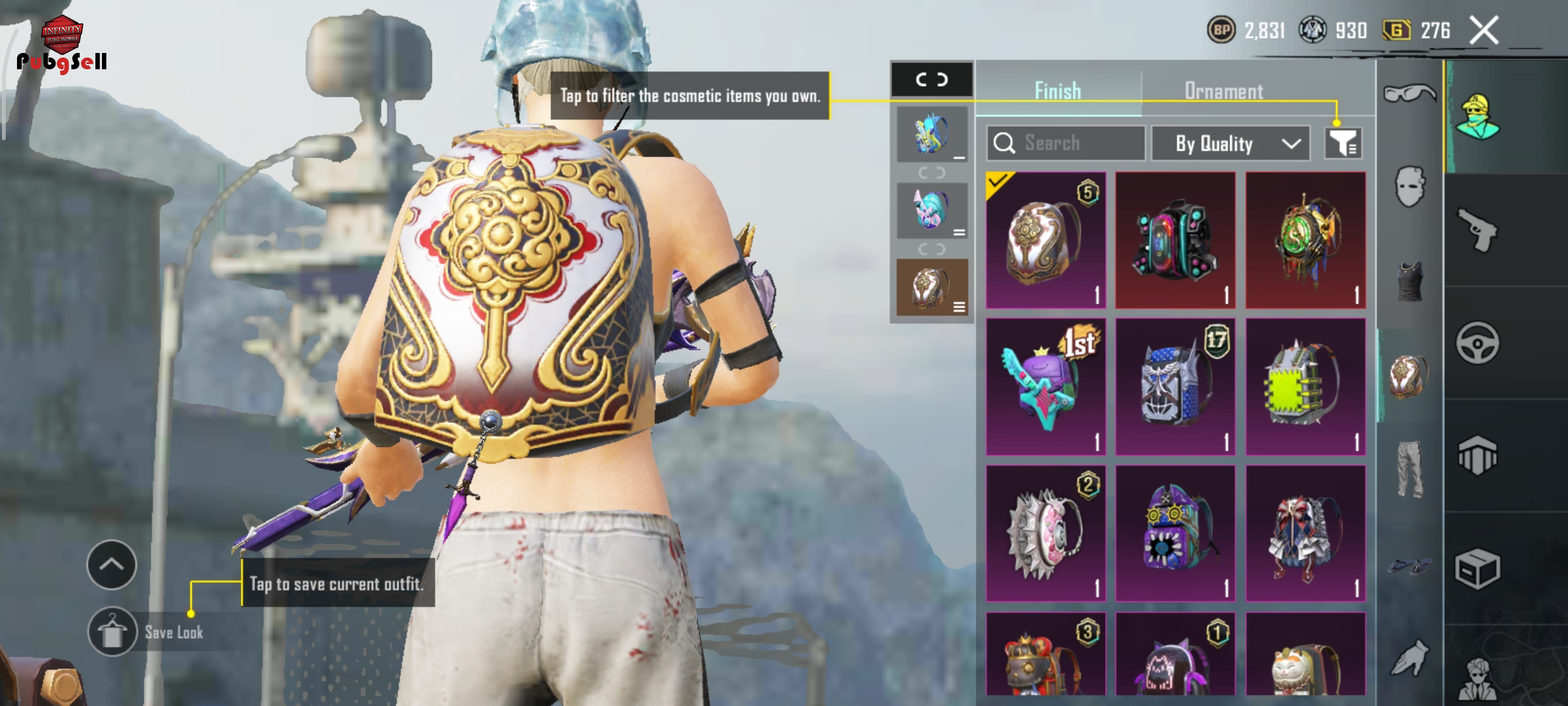This screenshot has height=706, width=1568.
Task: Pick the purple guitar backpack marked 1st
Action: 1045,386
